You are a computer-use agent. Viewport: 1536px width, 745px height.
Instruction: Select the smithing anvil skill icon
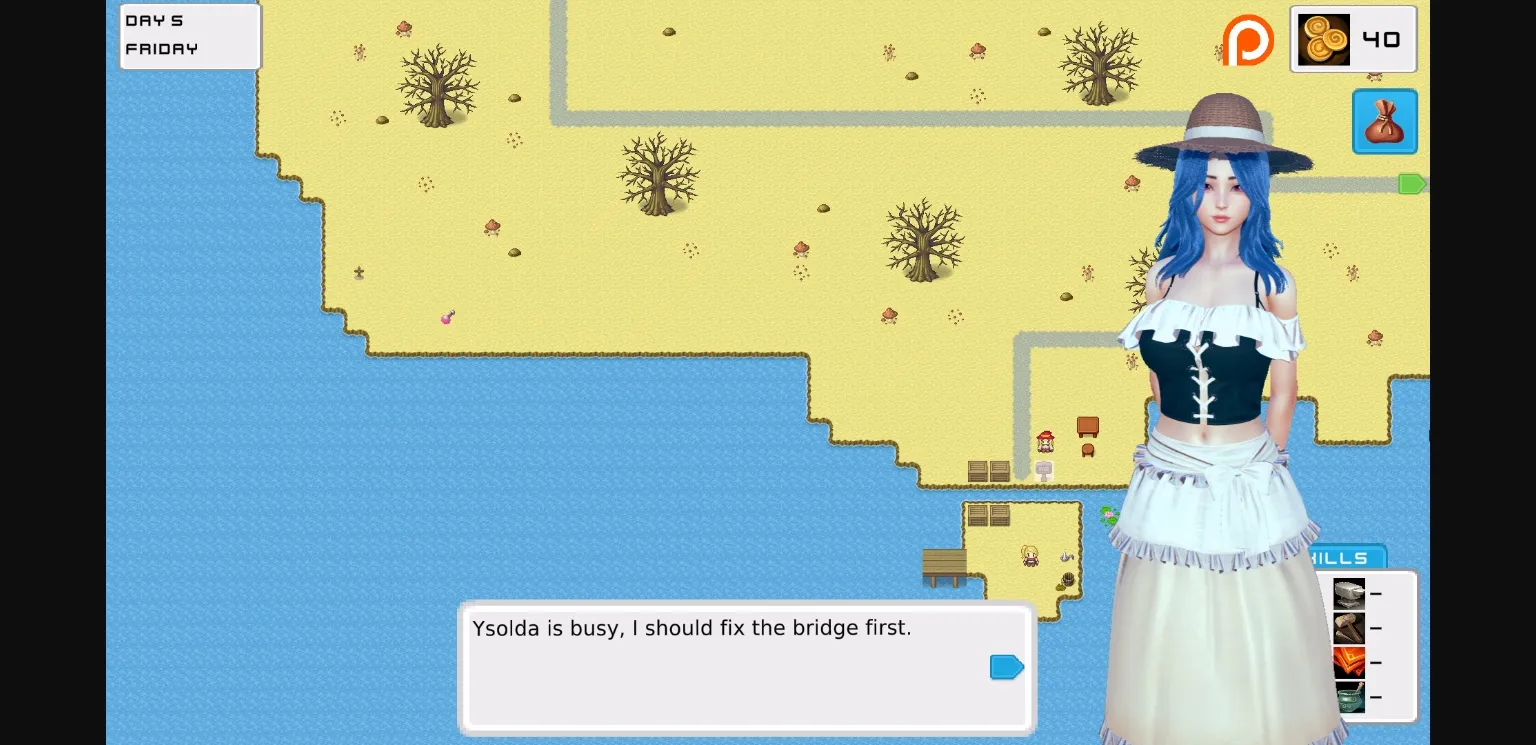tap(1349, 593)
